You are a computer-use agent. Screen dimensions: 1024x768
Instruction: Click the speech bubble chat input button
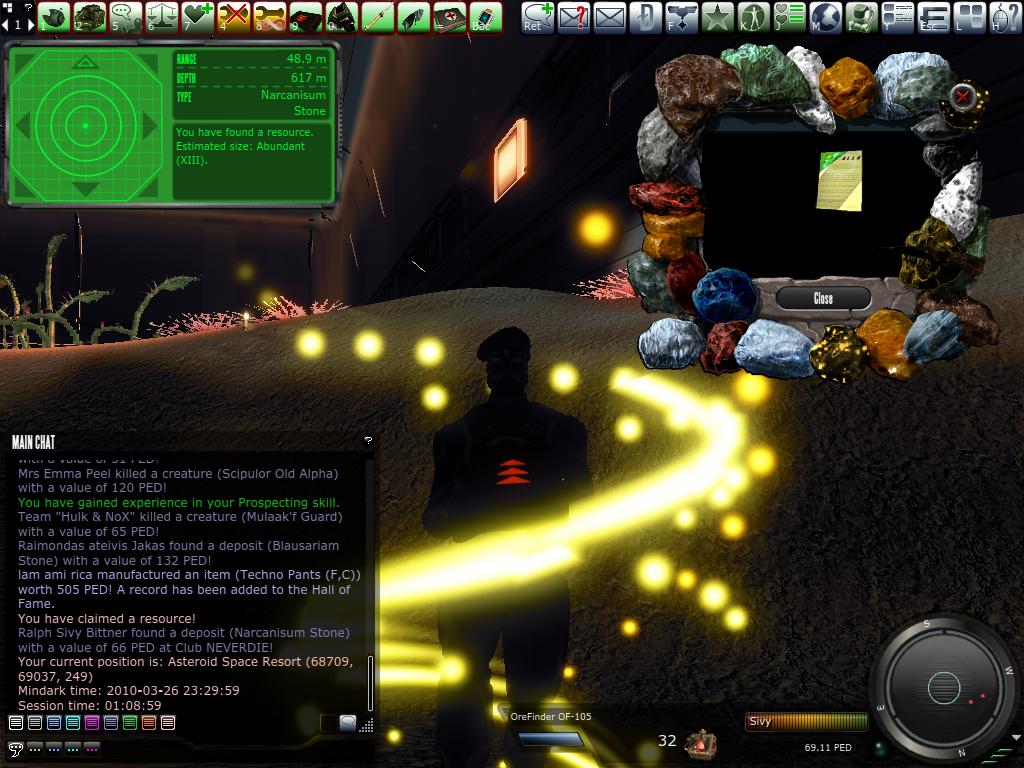click(347, 722)
